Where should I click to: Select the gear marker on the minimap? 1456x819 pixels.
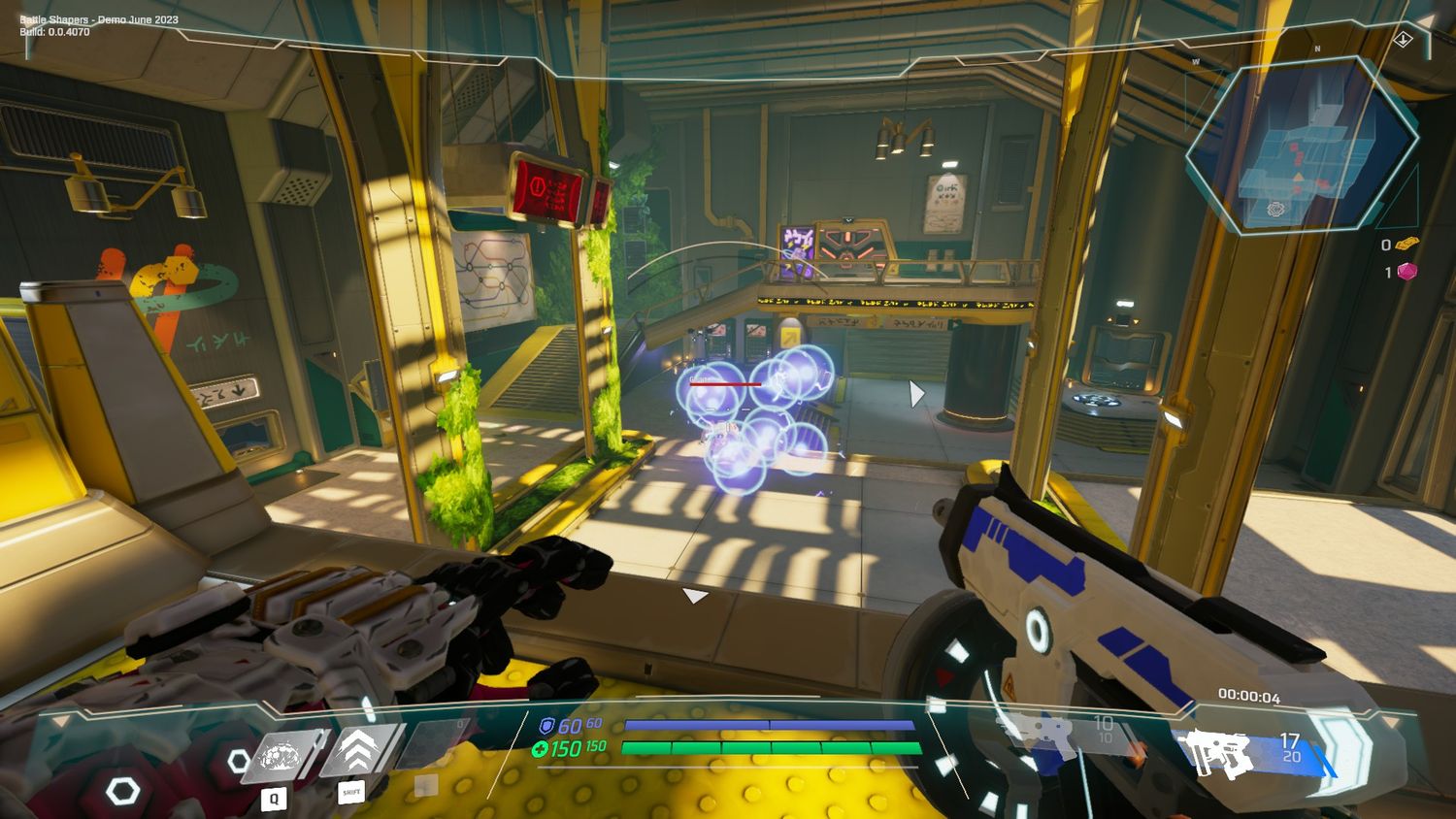click(x=1275, y=209)
